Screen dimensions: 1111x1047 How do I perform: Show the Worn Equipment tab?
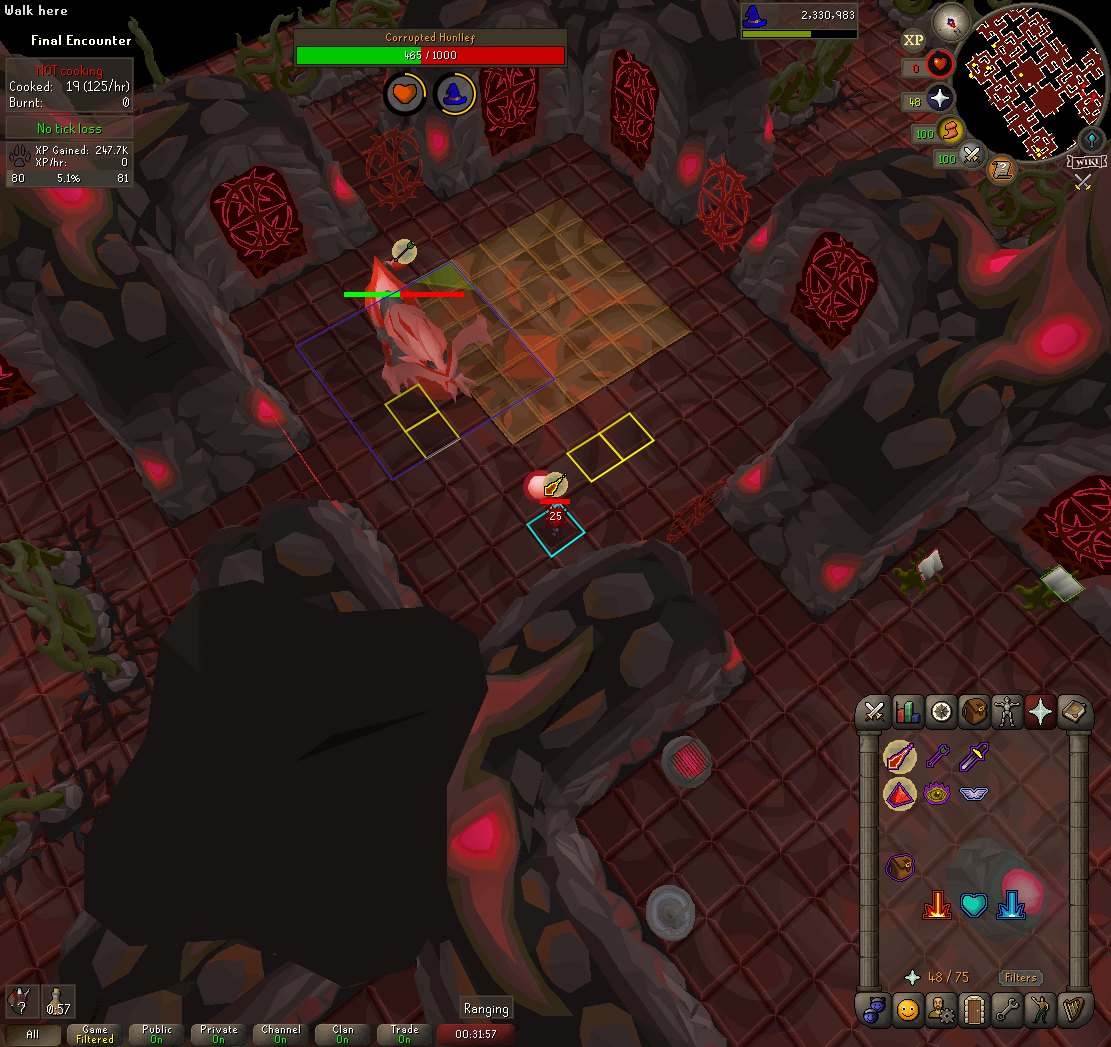pos(1006,712)
